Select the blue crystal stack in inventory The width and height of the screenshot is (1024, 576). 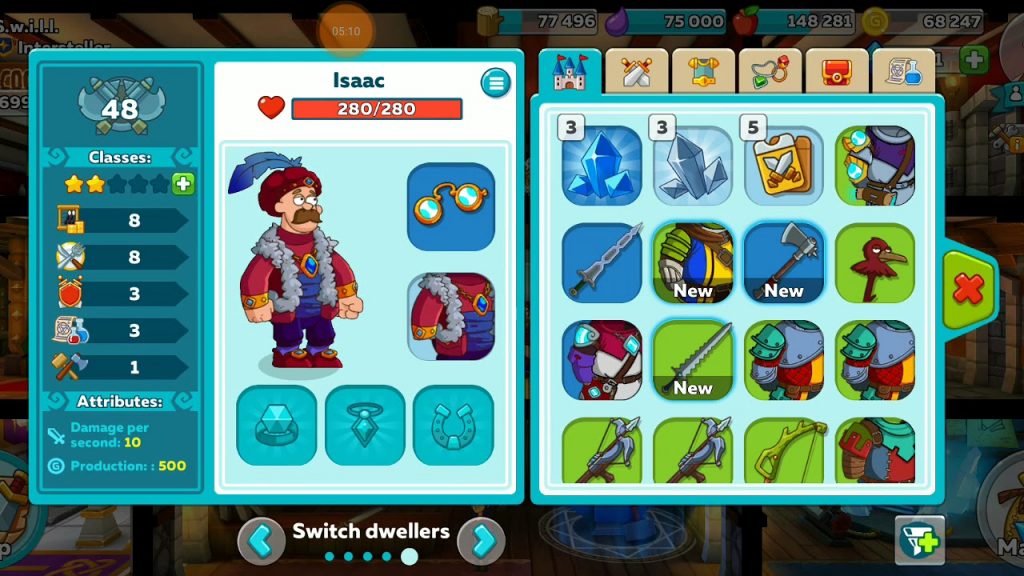(602, 165)
